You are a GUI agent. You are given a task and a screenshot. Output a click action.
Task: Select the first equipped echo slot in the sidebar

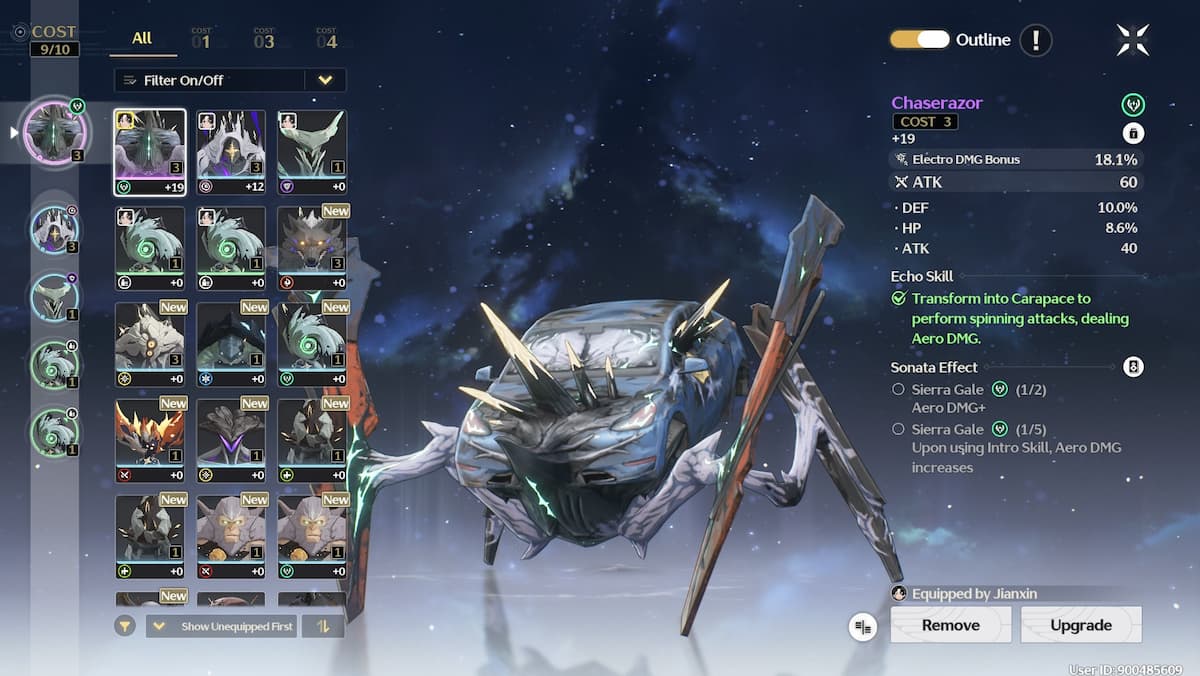tap(56, 132)
